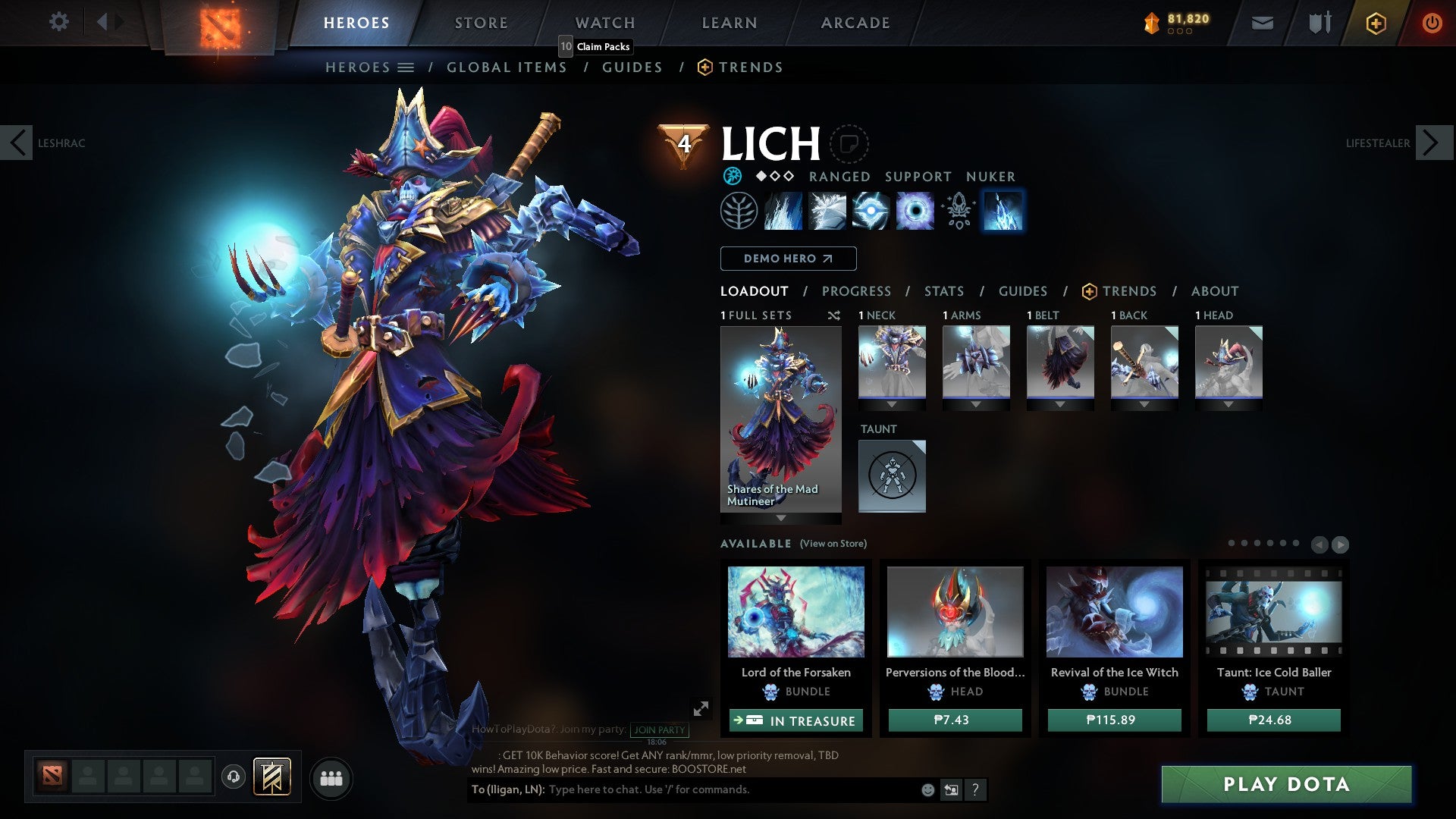Toggle the chat channel icon beside the smiley

tap(950, 789)
